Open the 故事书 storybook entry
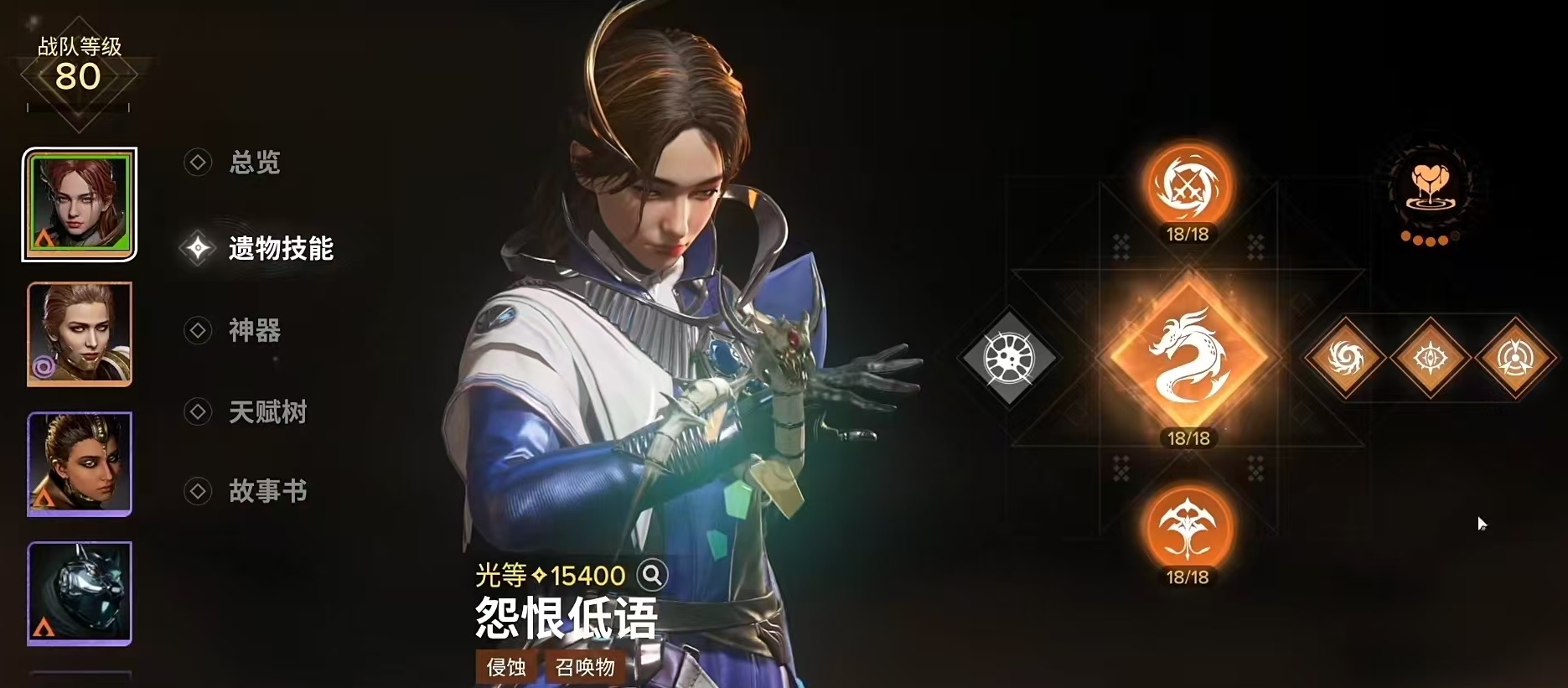Screen dimensions: 1568x688 pos(267,490)
